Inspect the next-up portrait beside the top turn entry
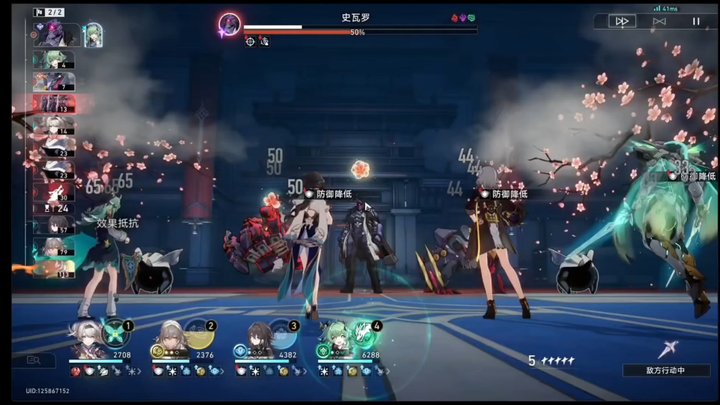 93,35
